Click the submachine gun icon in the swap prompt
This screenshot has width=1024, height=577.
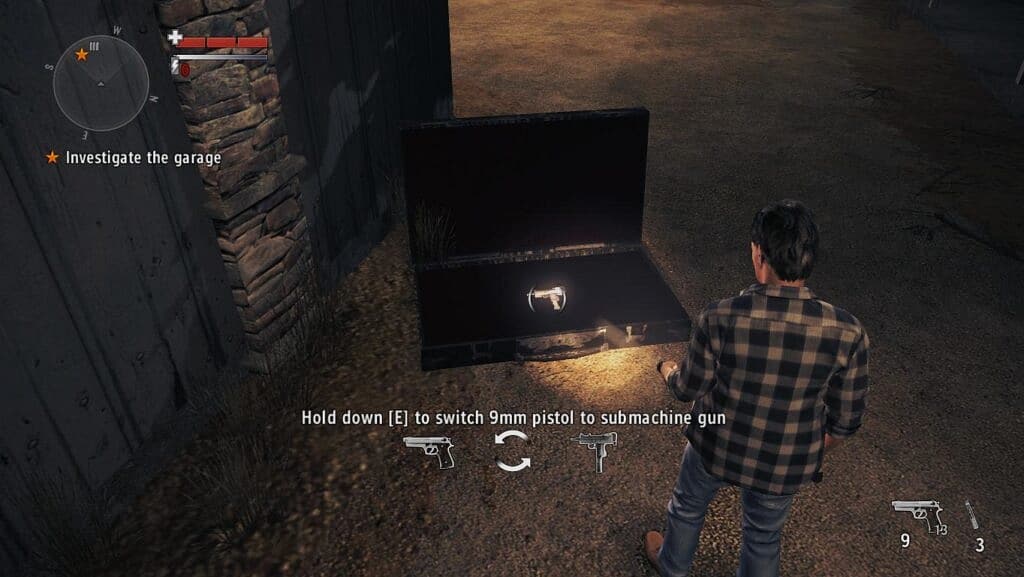click(593, 451)
